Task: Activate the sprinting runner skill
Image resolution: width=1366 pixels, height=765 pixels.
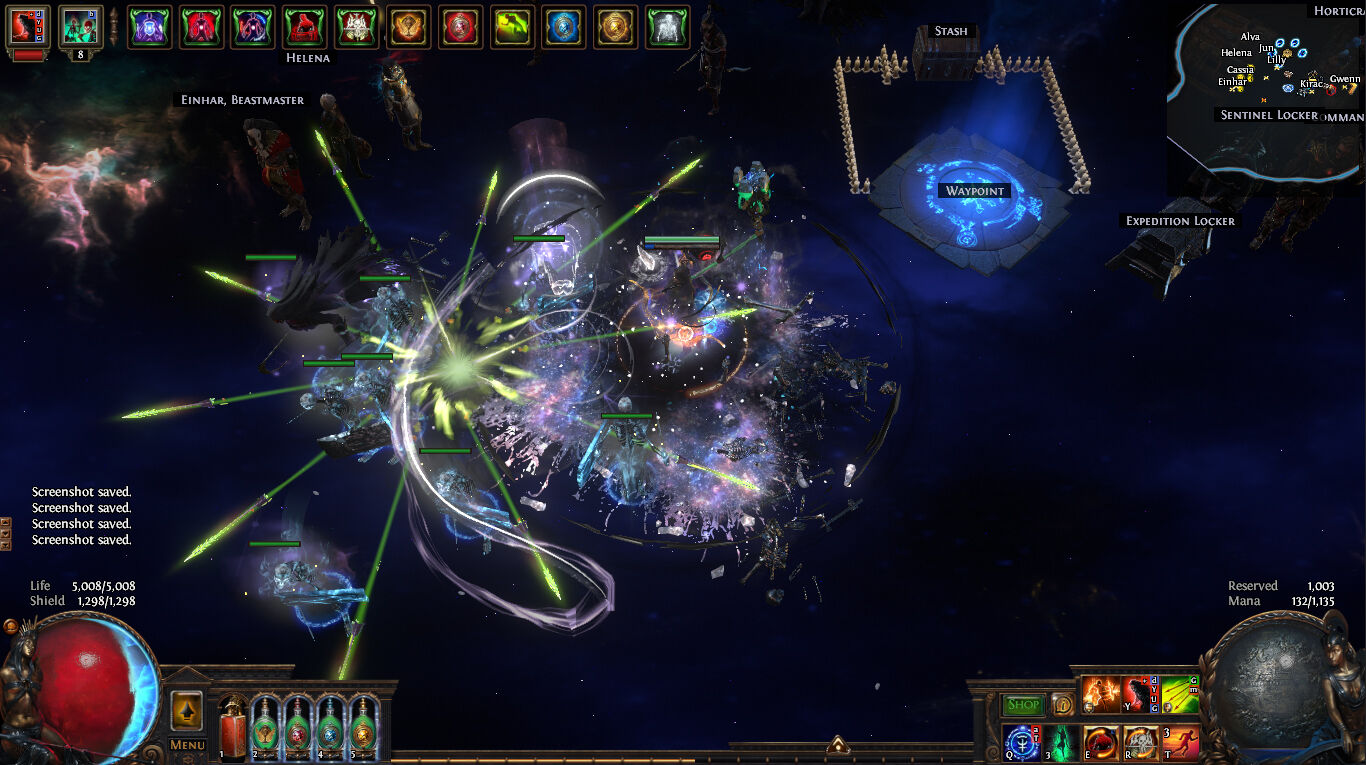Action: [x=1180, y=744]
